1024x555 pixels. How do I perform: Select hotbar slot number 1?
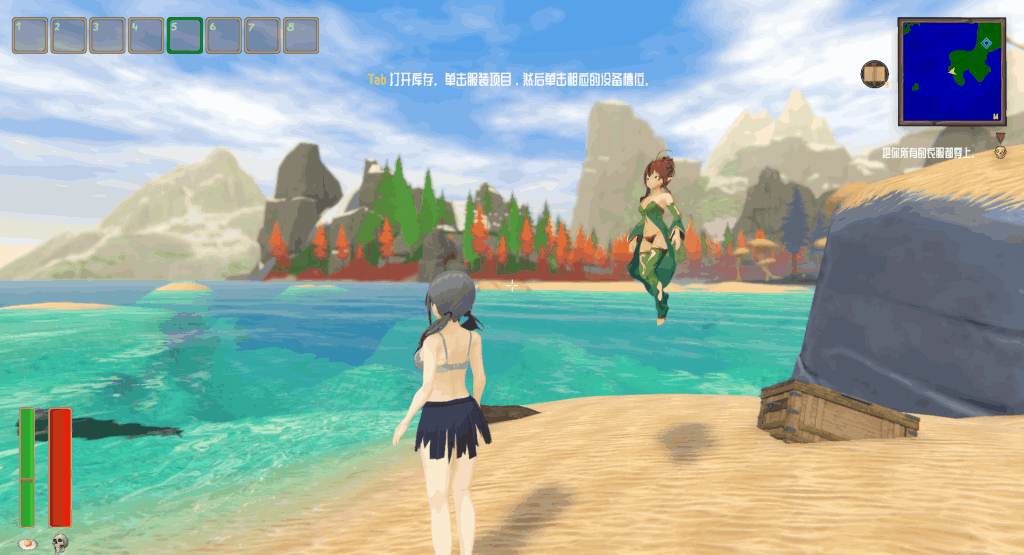coord(30,35)
